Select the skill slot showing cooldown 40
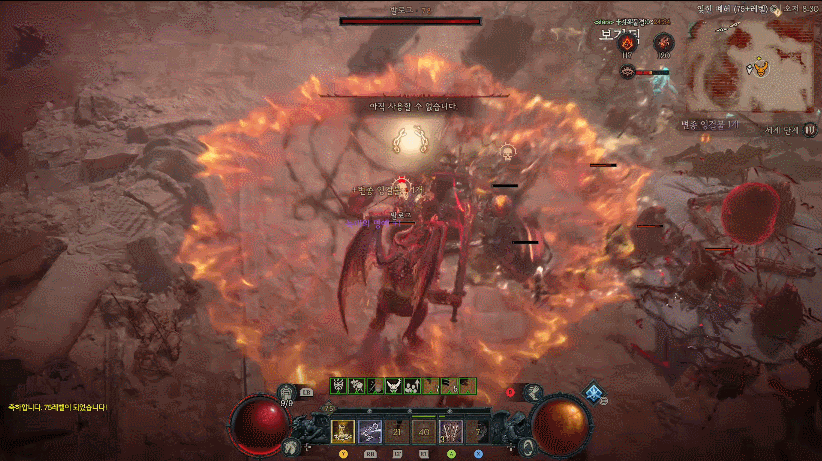The image size is (822, 461). pyautogui.click(x=424, y=431)
